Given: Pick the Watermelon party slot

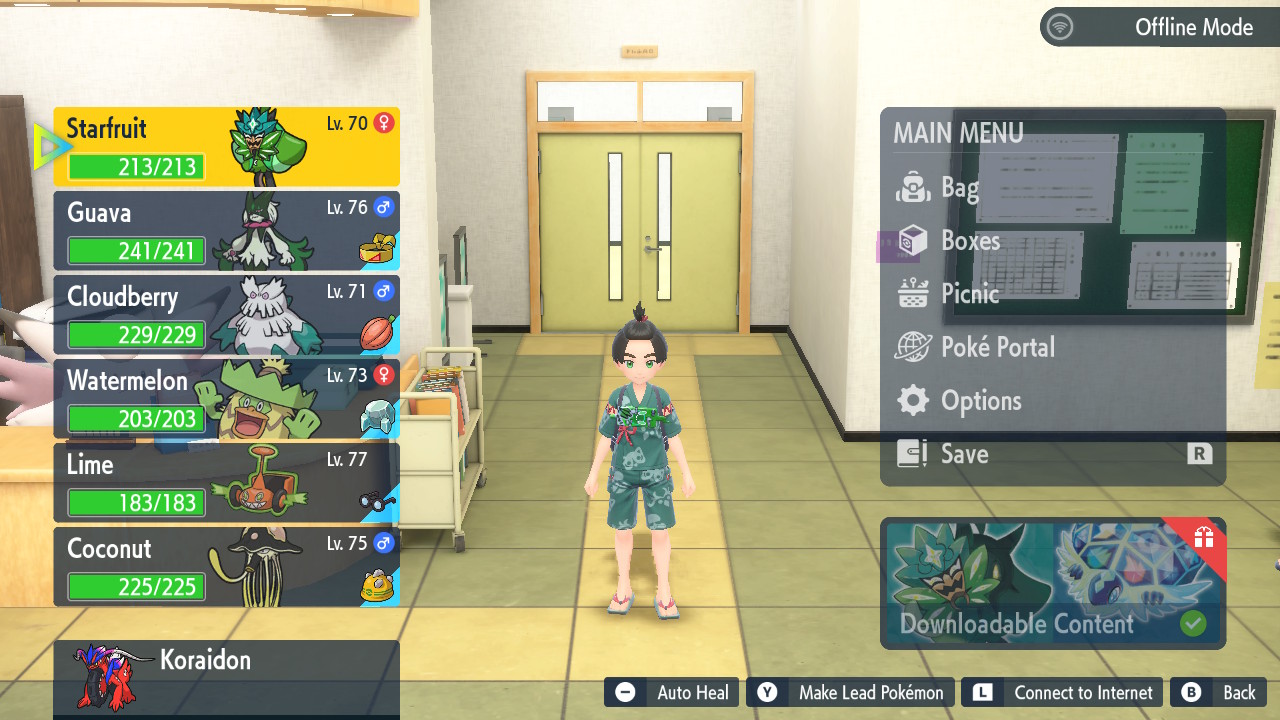Looking at the screenshot, I should (x=227, y=399).
